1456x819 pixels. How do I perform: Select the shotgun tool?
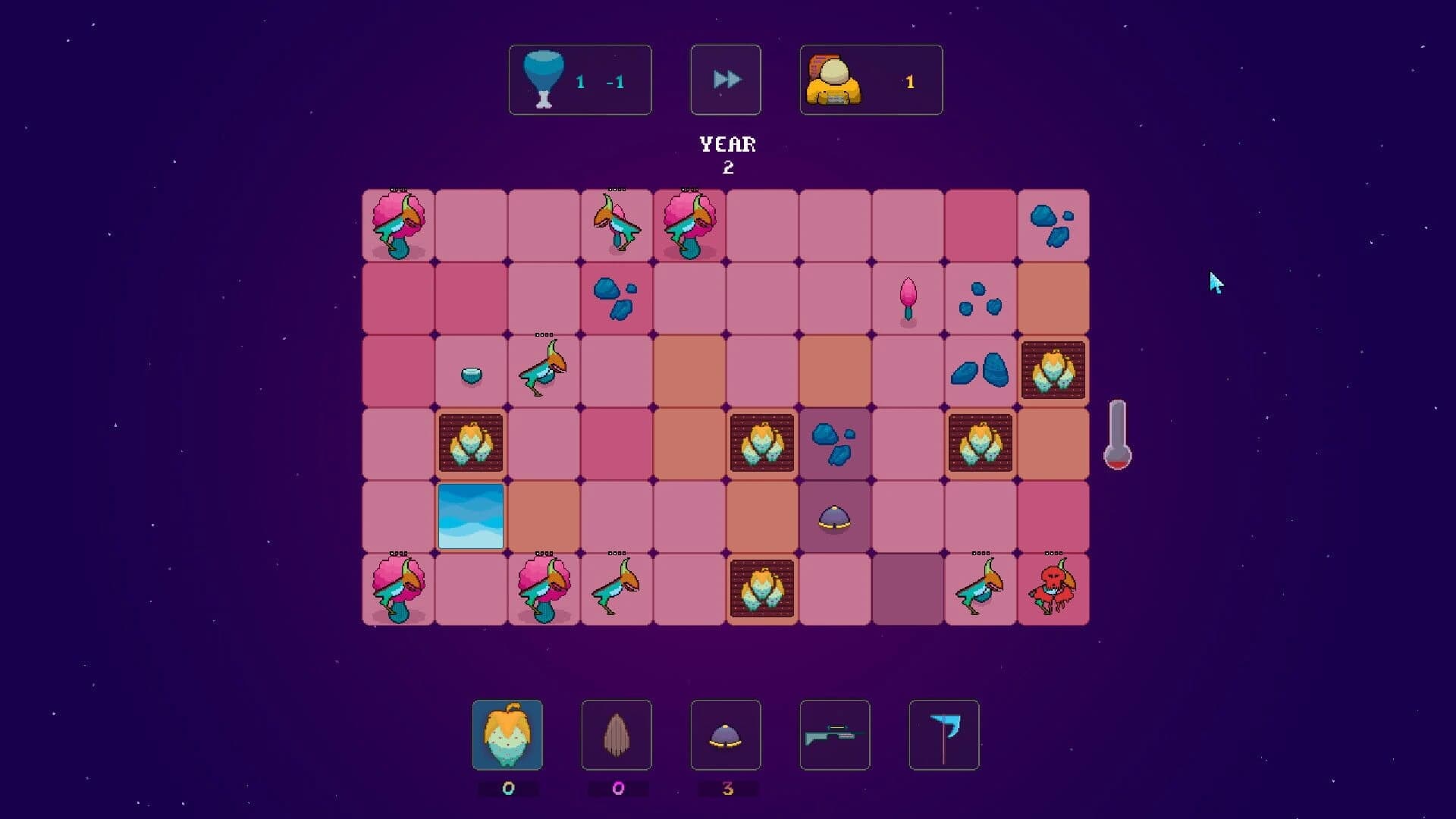(834, 736)
